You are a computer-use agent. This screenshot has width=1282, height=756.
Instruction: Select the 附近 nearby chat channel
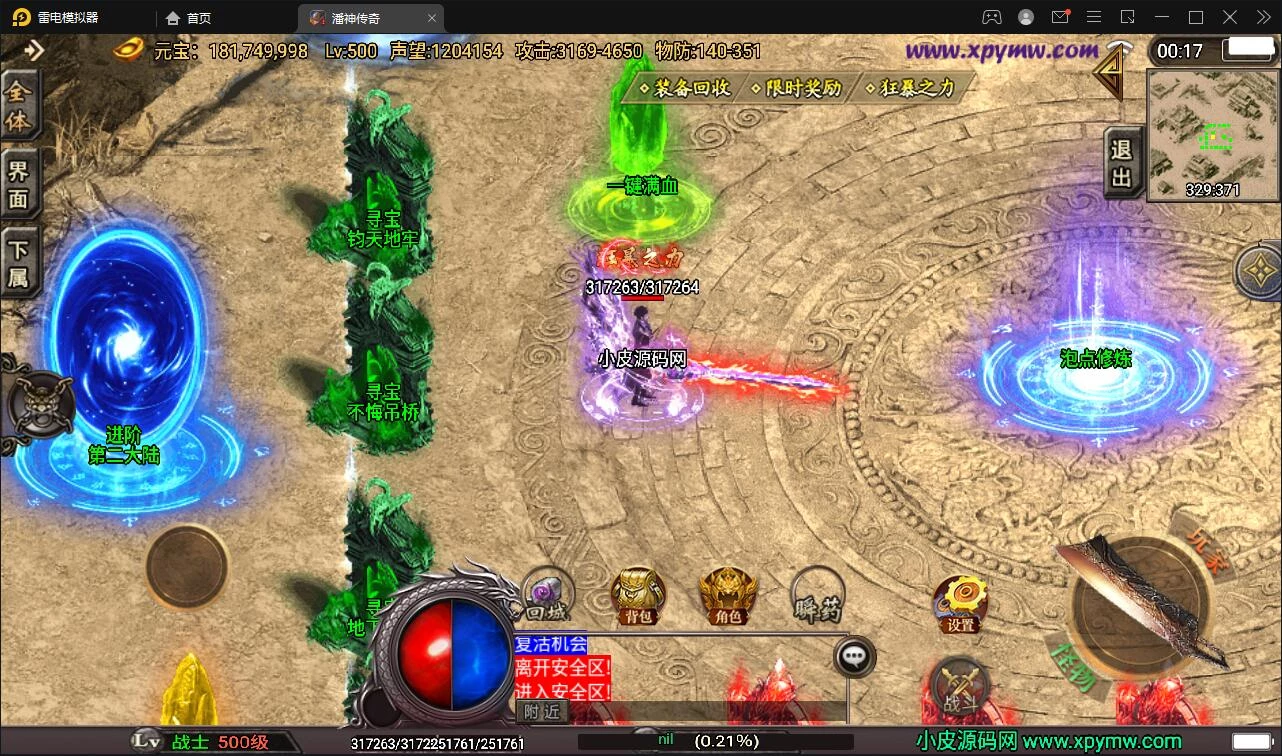point(543,711)
